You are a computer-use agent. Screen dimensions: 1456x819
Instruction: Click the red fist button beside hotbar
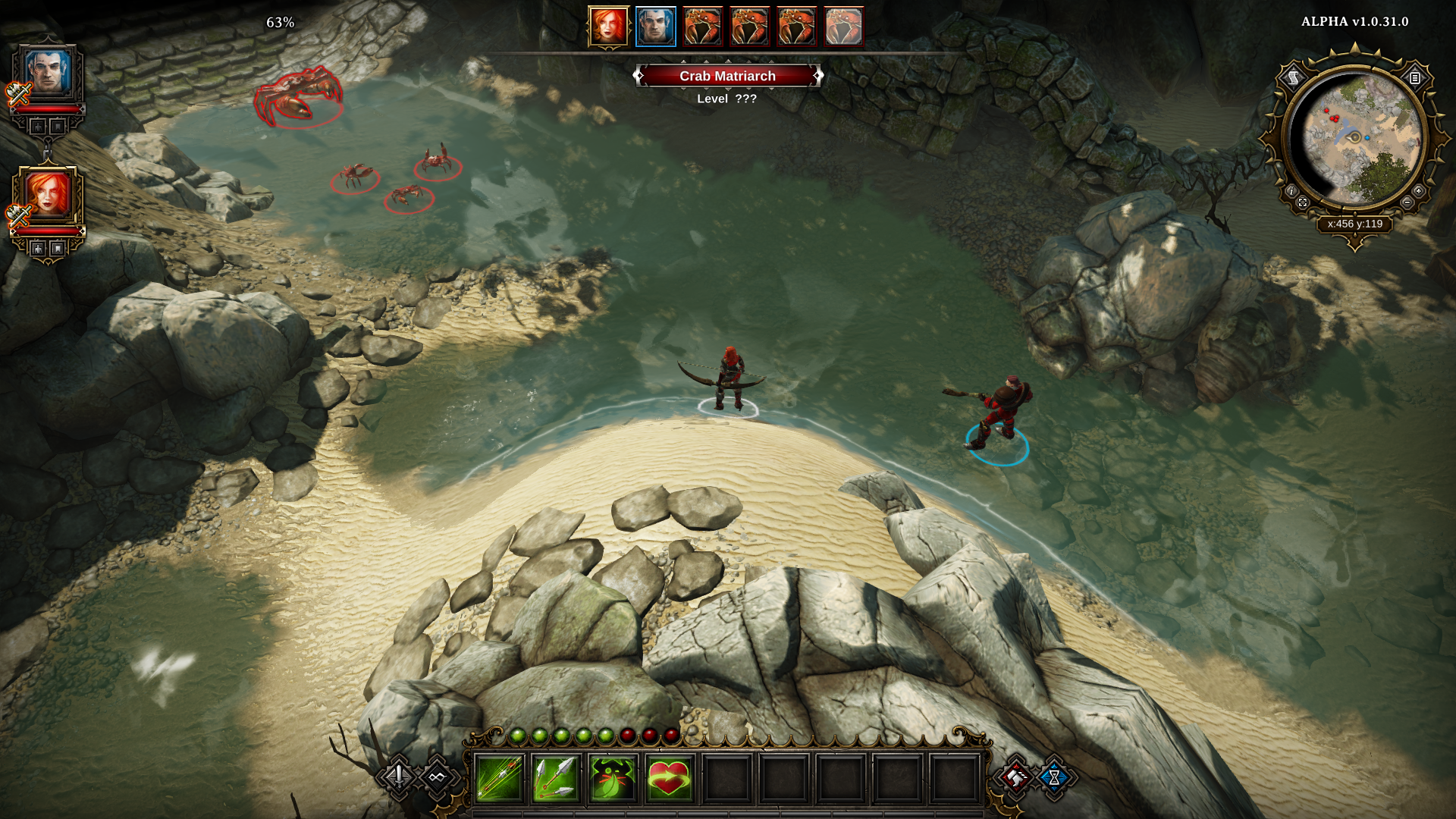[x=1015, y=777]
